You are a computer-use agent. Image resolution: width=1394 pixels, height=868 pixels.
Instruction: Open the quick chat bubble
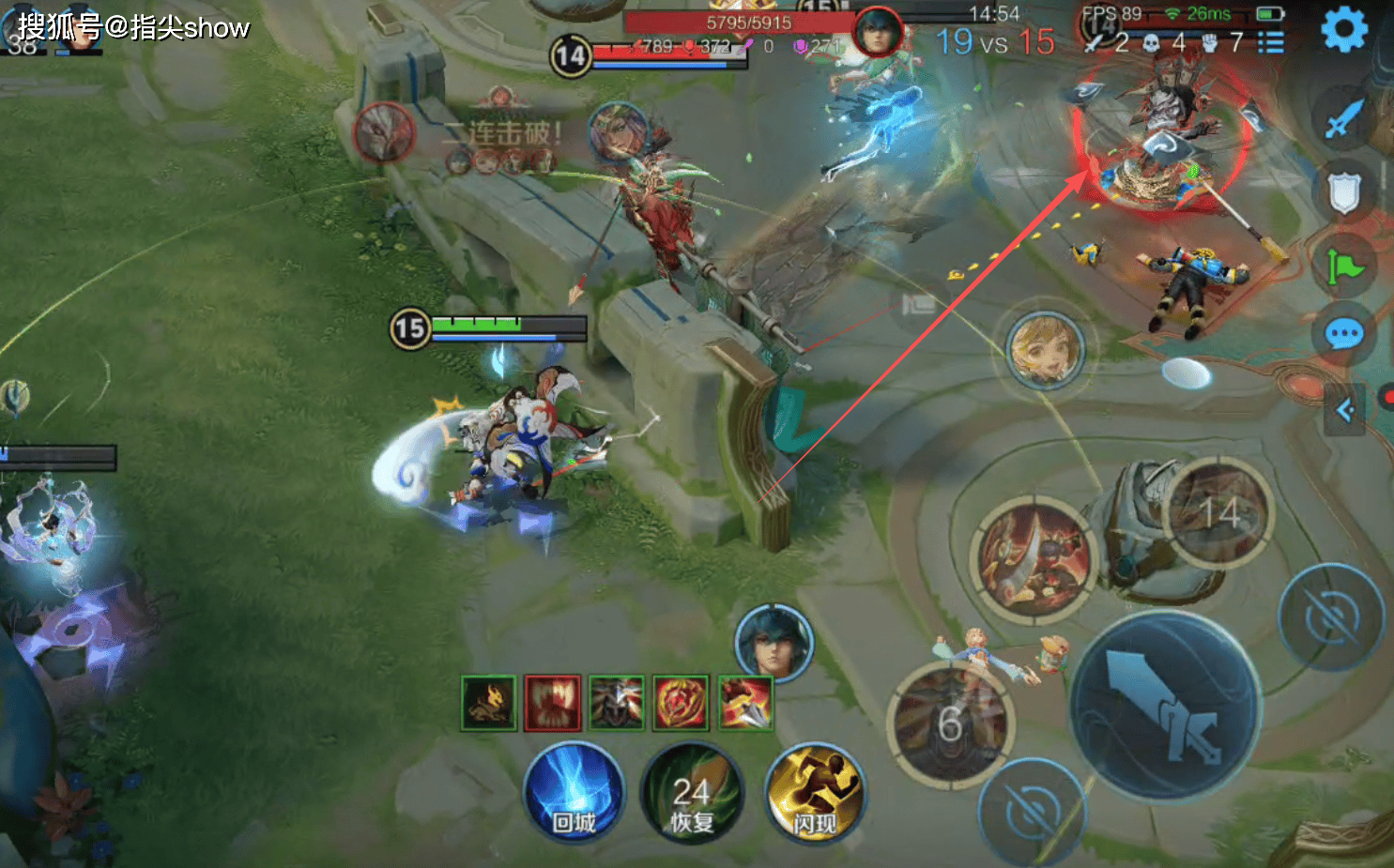tap(1344, 333)
